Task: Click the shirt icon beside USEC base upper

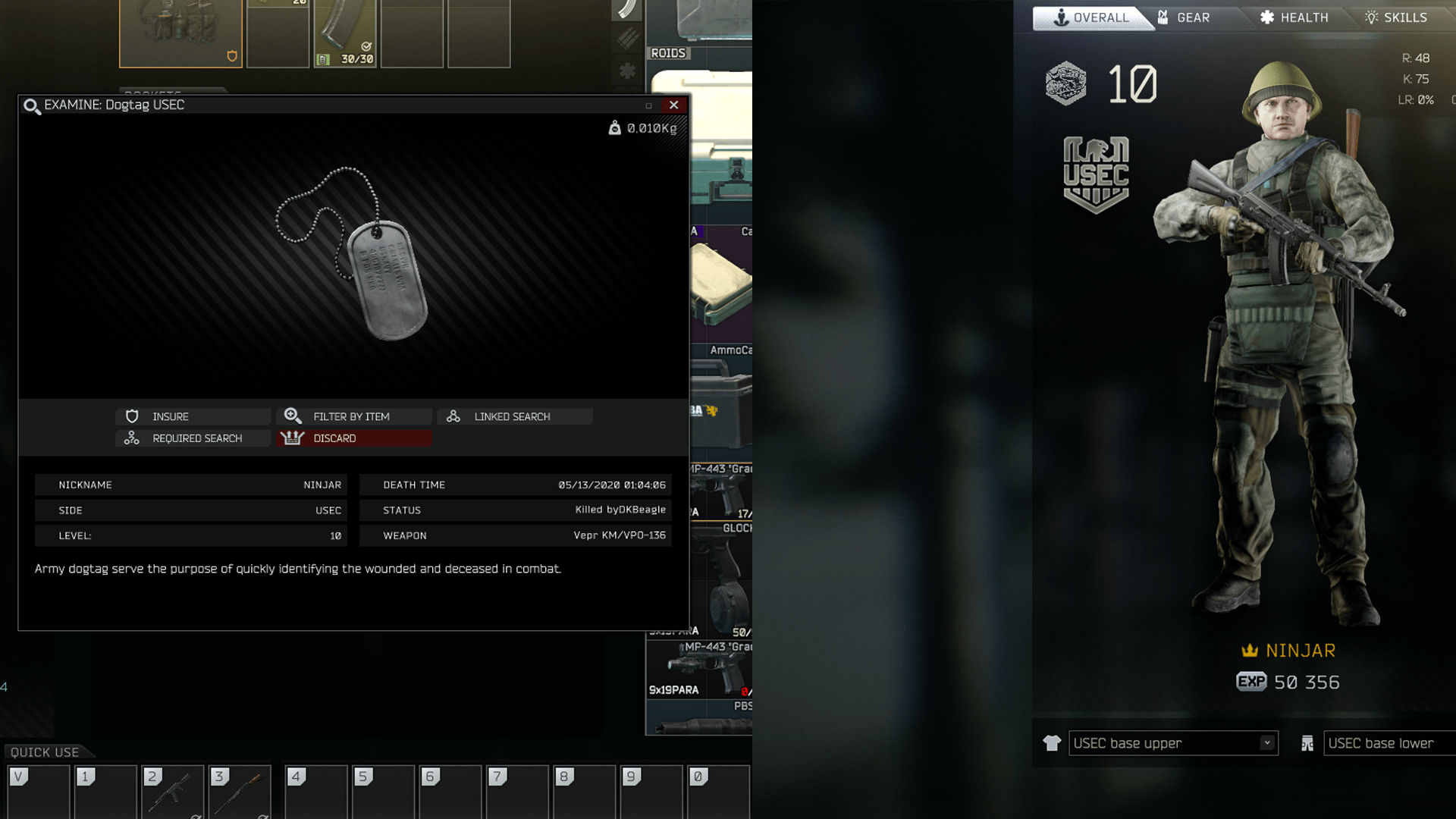Action: click(1051, 743)
